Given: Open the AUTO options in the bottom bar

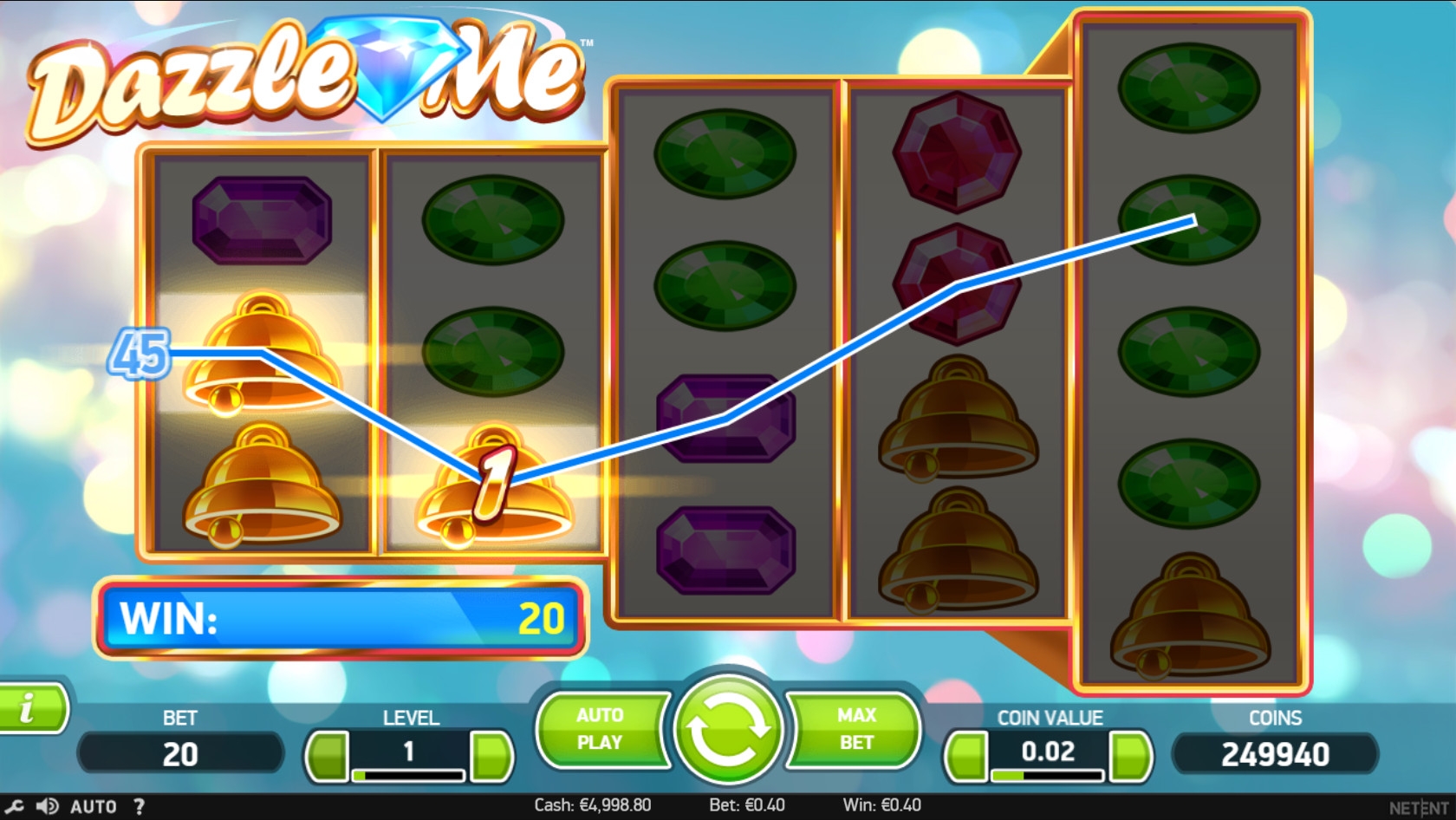Looking at the screenshot, I should pos(93,807).
